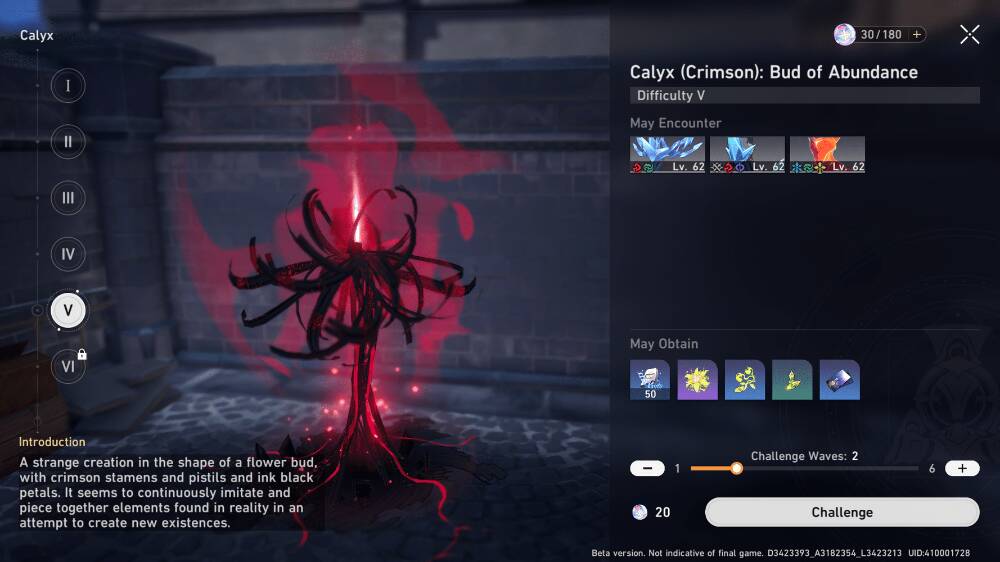The height and width of the screenshot is (562, 1000).
Task: Increase challenge waves with the plus button
Action: [x=962, y=468]
